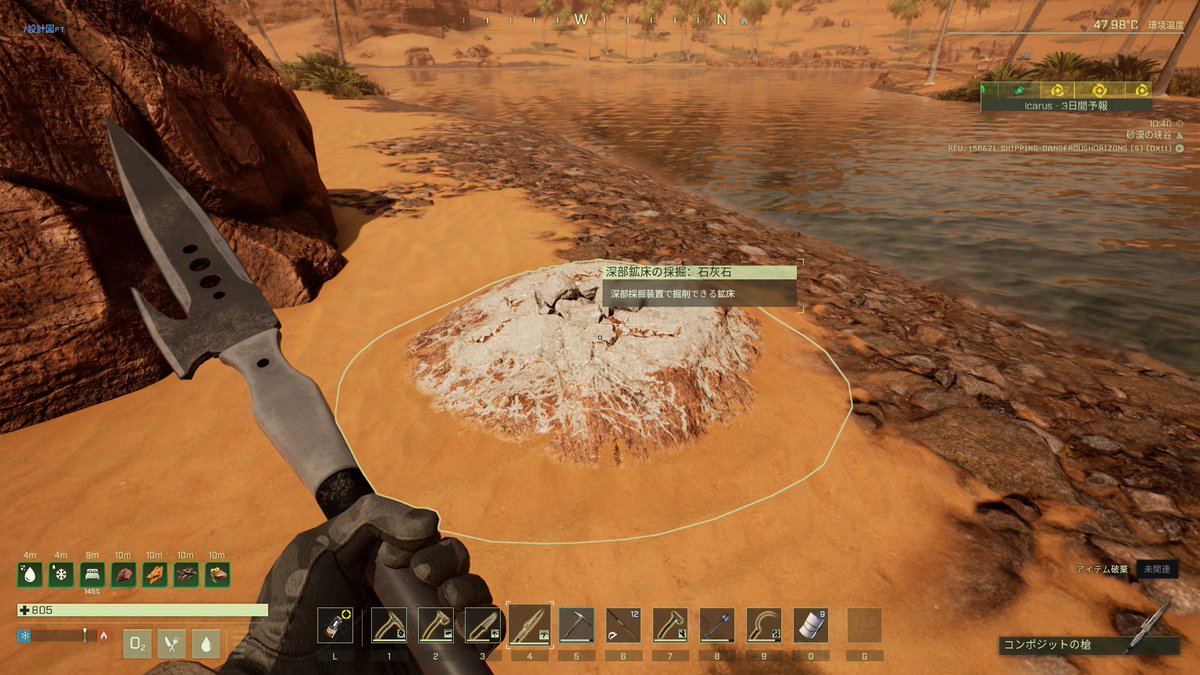Click the carrot food buff icon
The height and width of the screenshot is (675, 1200).
click(x=155, y=575)
